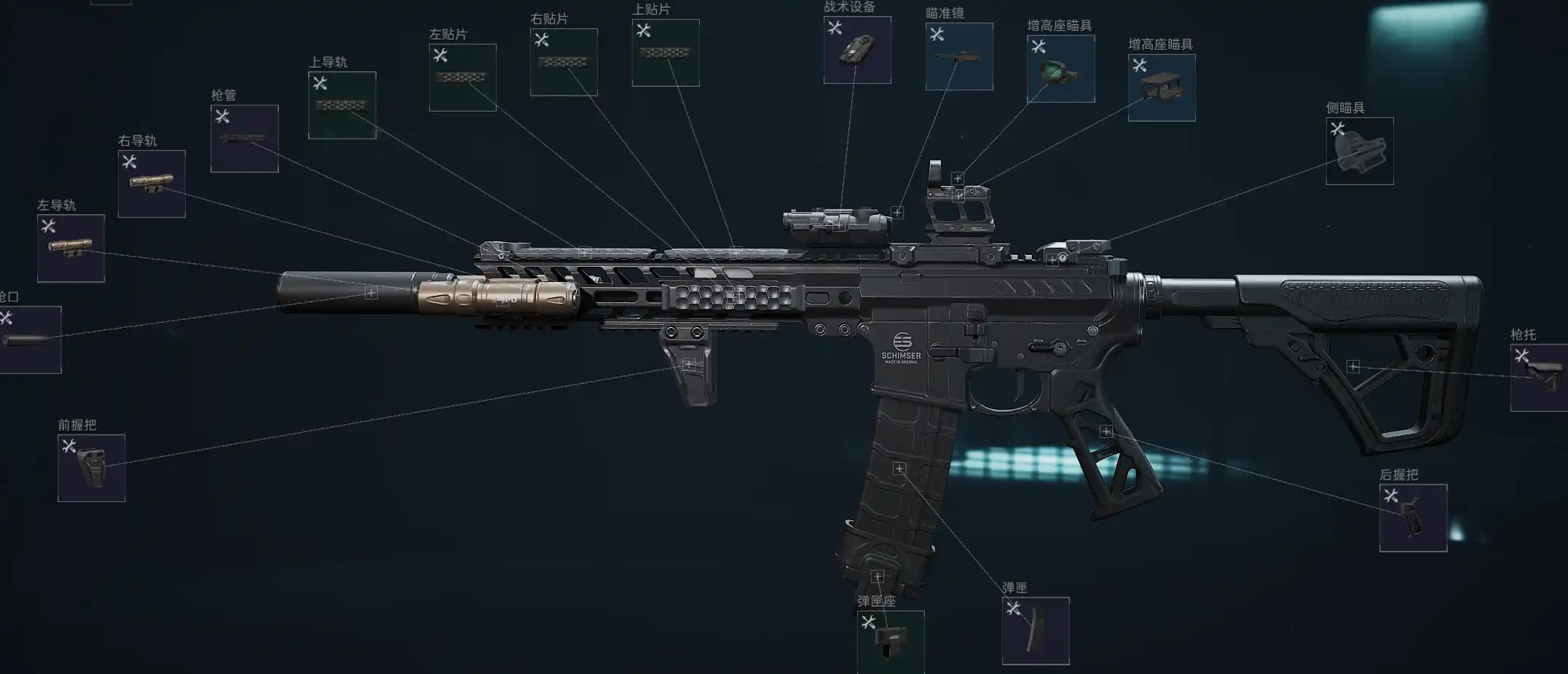Select the muzzle suppressor slot
This screenshot has width=1568, height=674.
(x=29, y=340)
